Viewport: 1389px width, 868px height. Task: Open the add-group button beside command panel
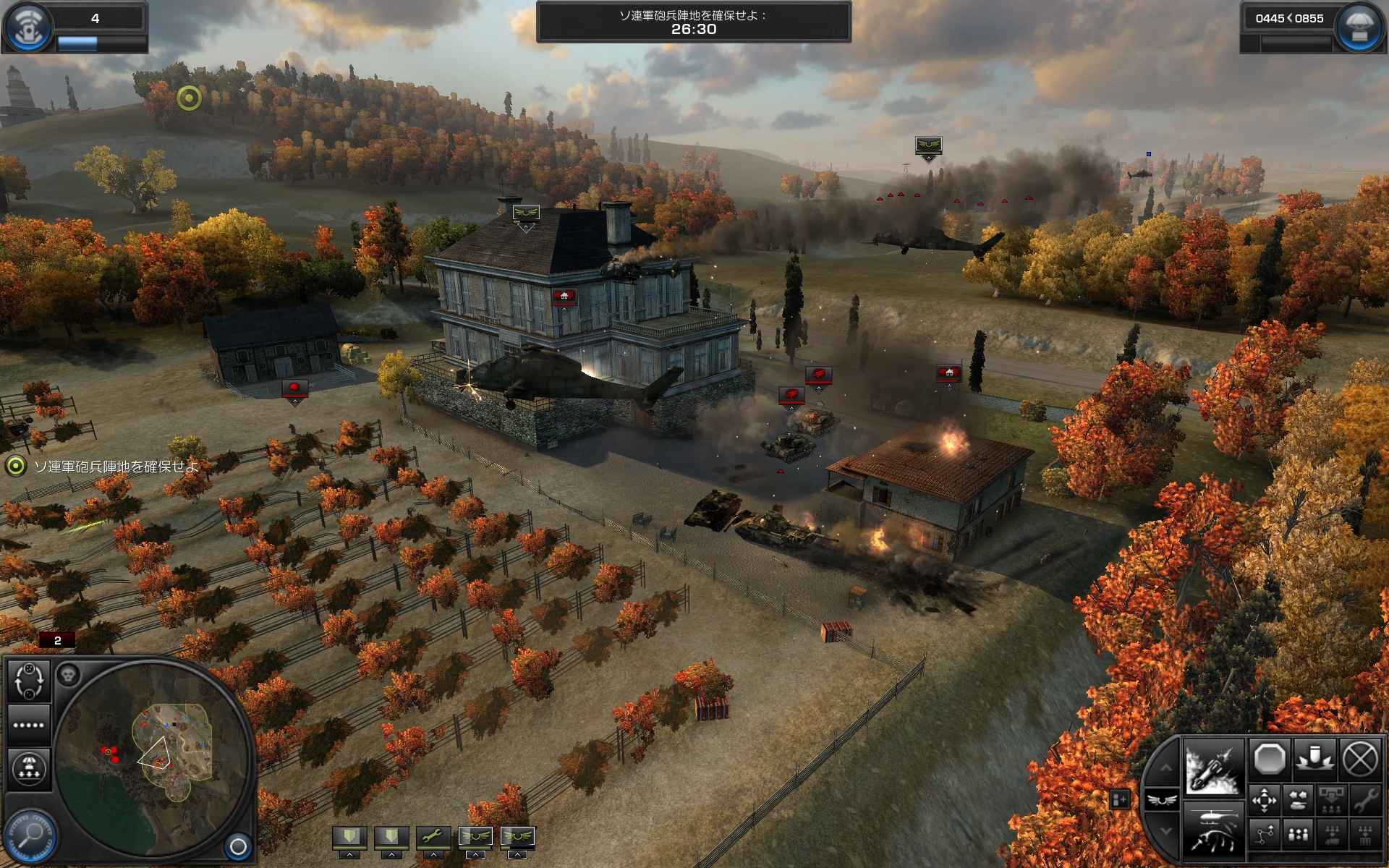(x=1119, y=799)
